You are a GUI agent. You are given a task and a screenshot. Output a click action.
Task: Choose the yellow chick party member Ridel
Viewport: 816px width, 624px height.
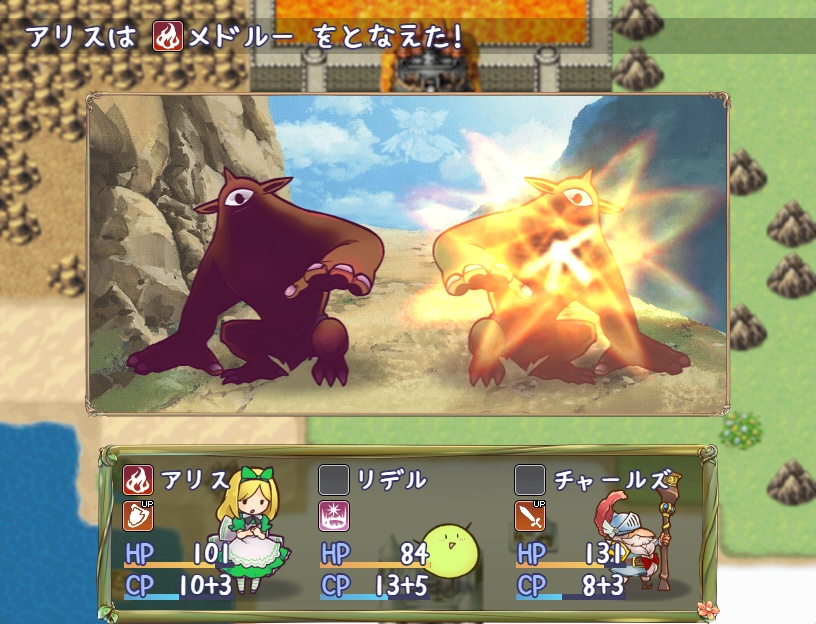[451, 552]
